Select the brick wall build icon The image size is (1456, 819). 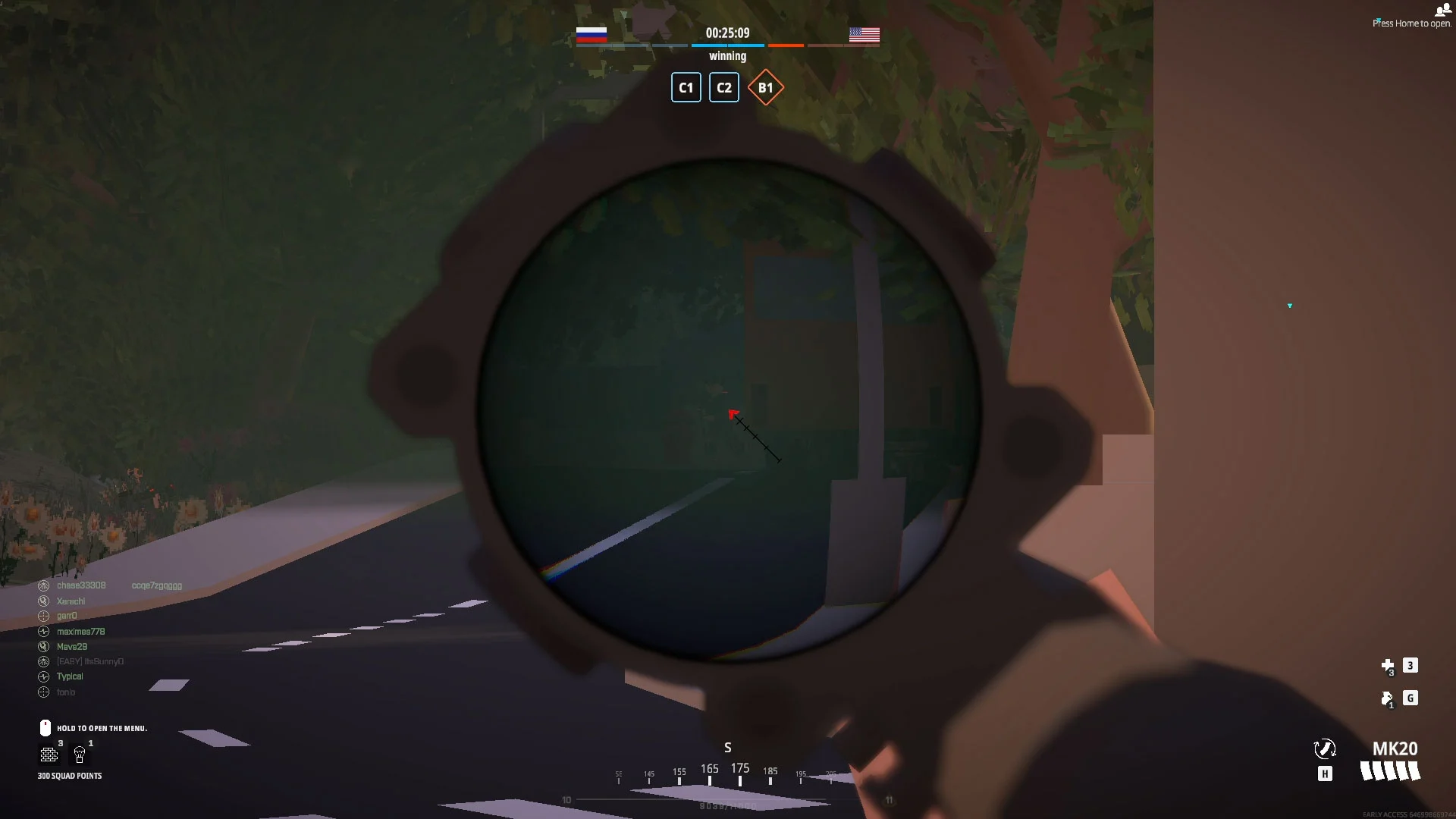point(49,755)
